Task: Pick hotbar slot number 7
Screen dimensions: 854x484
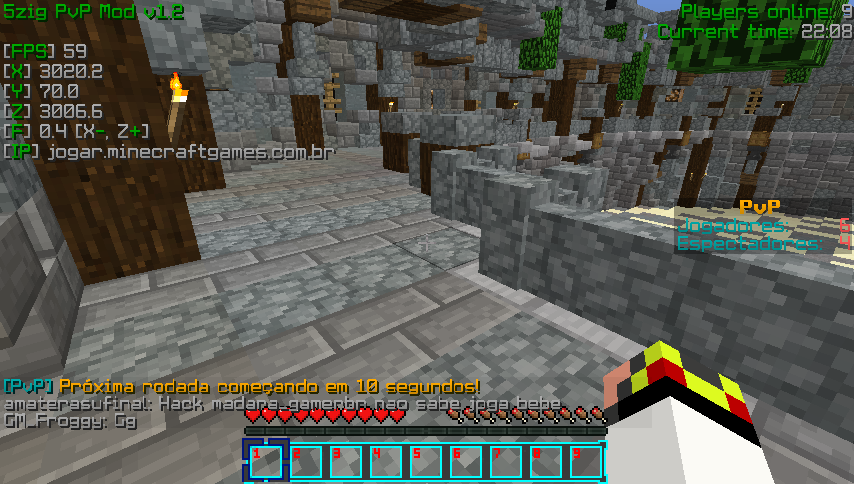Action: point(505,462)
